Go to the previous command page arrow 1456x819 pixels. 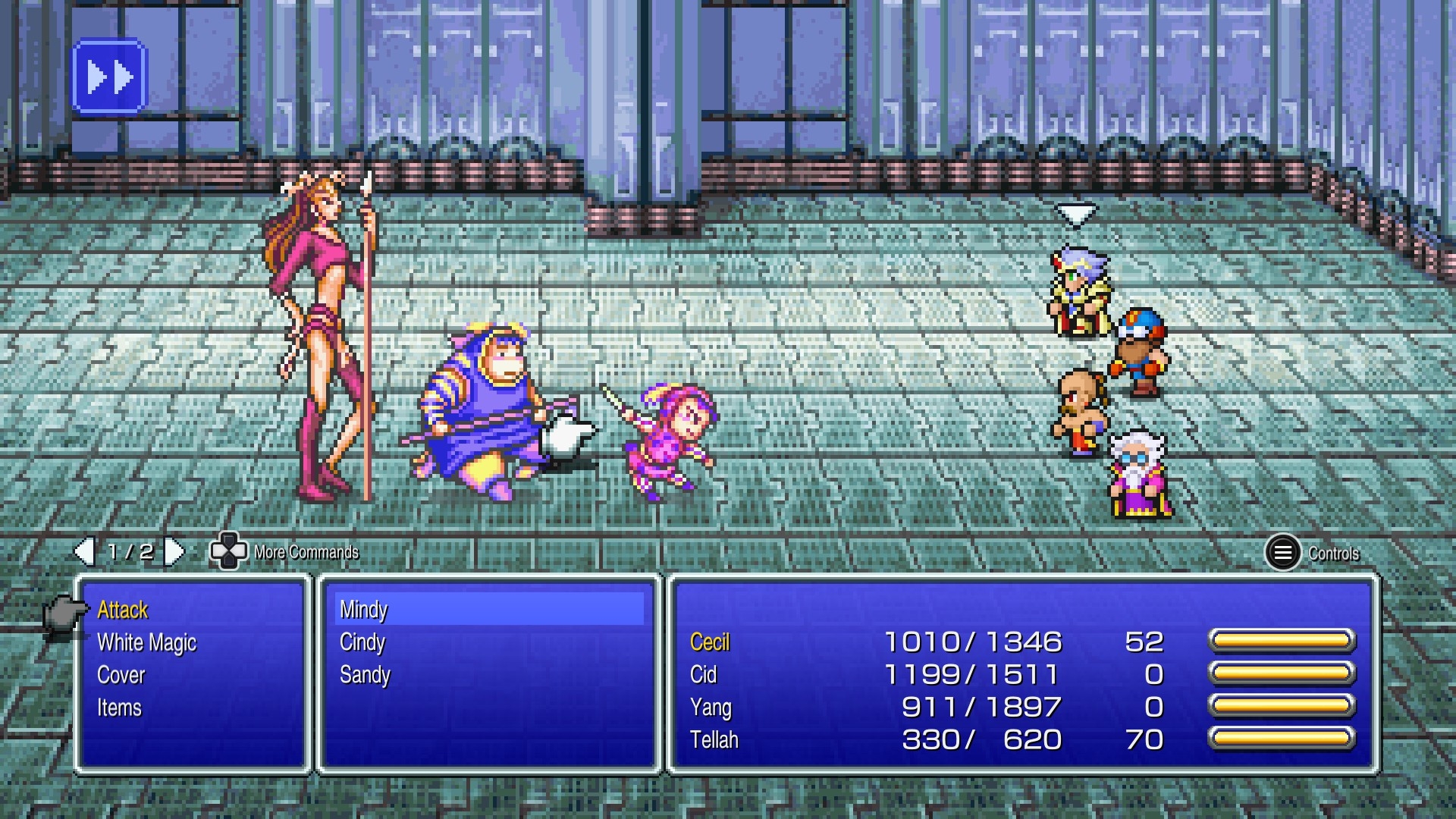point(83,552)
